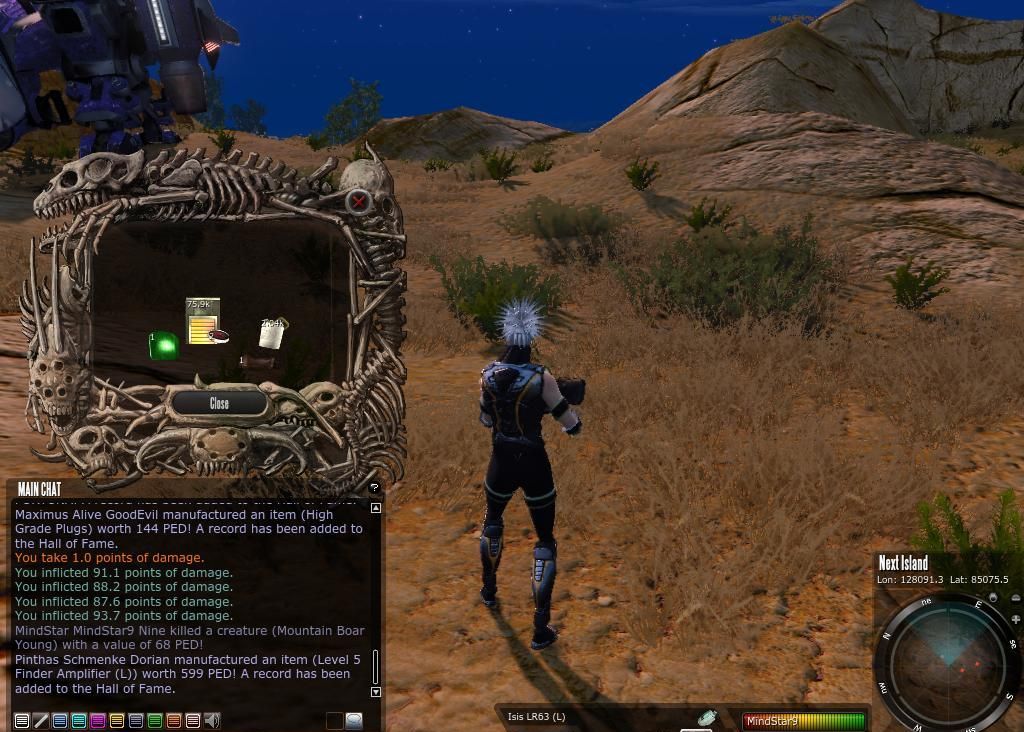Viewport: 1024px width, 732px height.
Task: Click the Close button on the loot window
Action: 219,403
